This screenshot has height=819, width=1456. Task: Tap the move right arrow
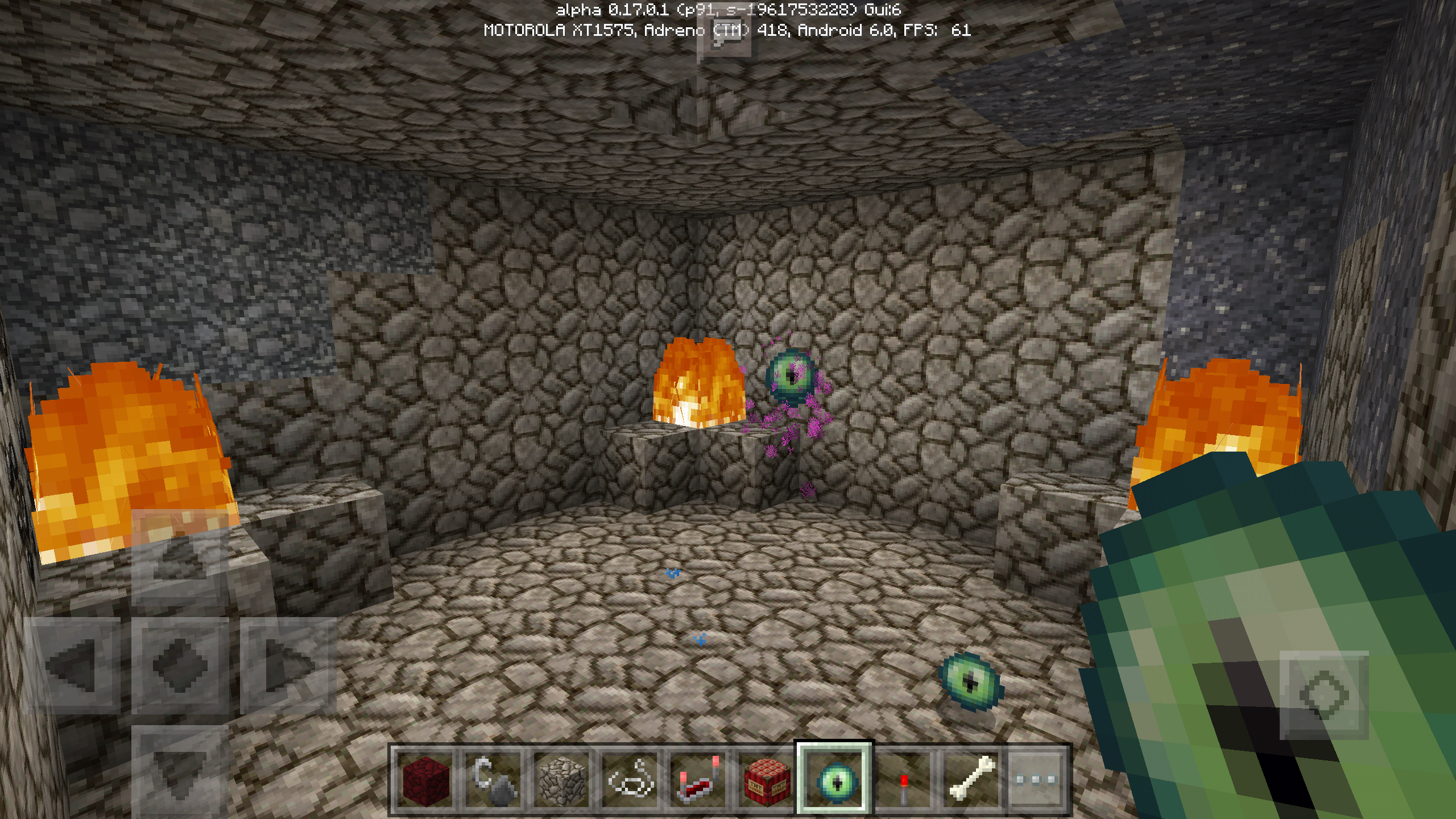(x=289, y=665)
